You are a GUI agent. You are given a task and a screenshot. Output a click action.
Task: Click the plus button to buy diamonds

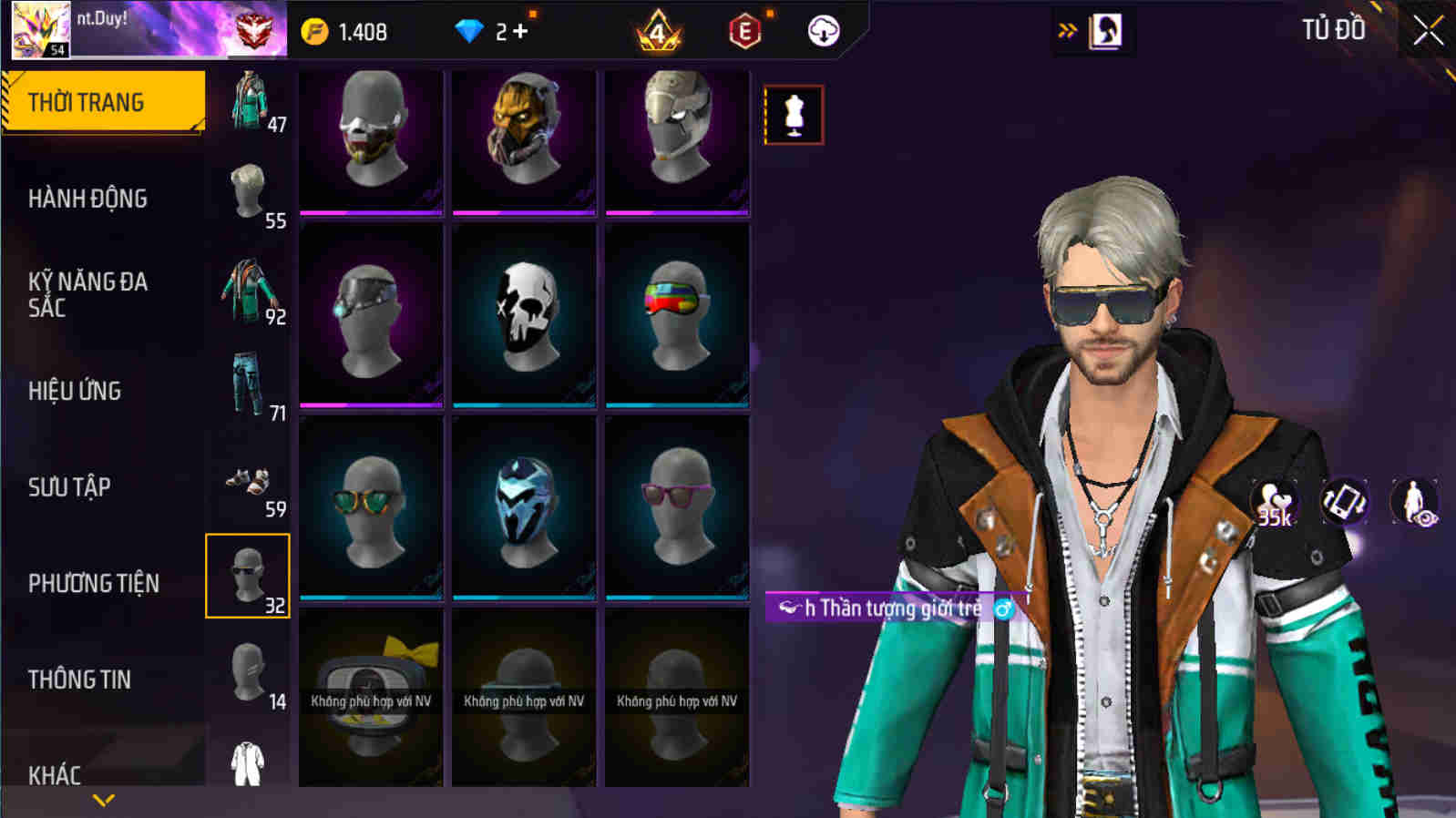tap(518, 31)
